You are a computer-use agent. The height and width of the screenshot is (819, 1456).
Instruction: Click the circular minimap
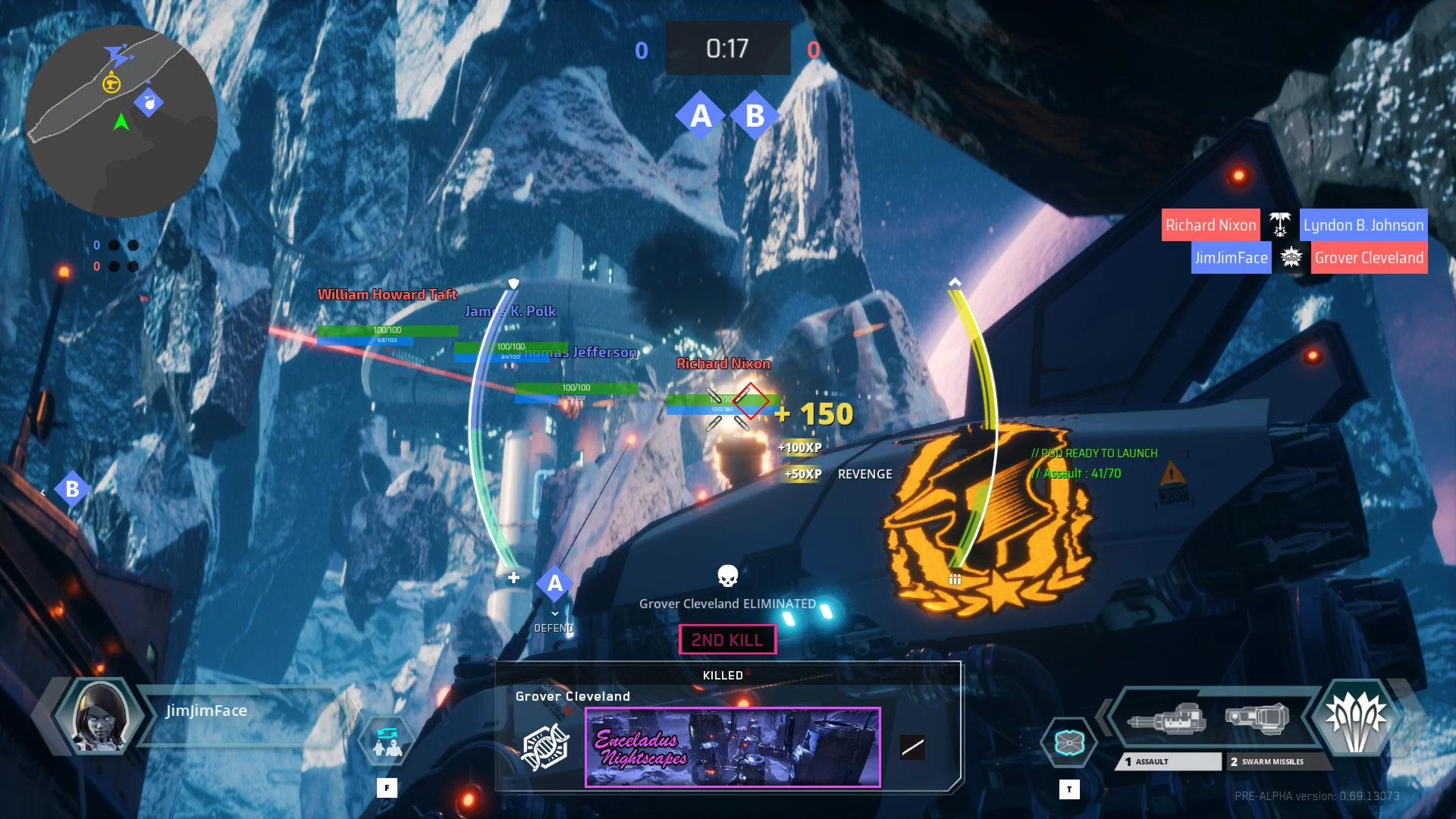pos(121,121)
